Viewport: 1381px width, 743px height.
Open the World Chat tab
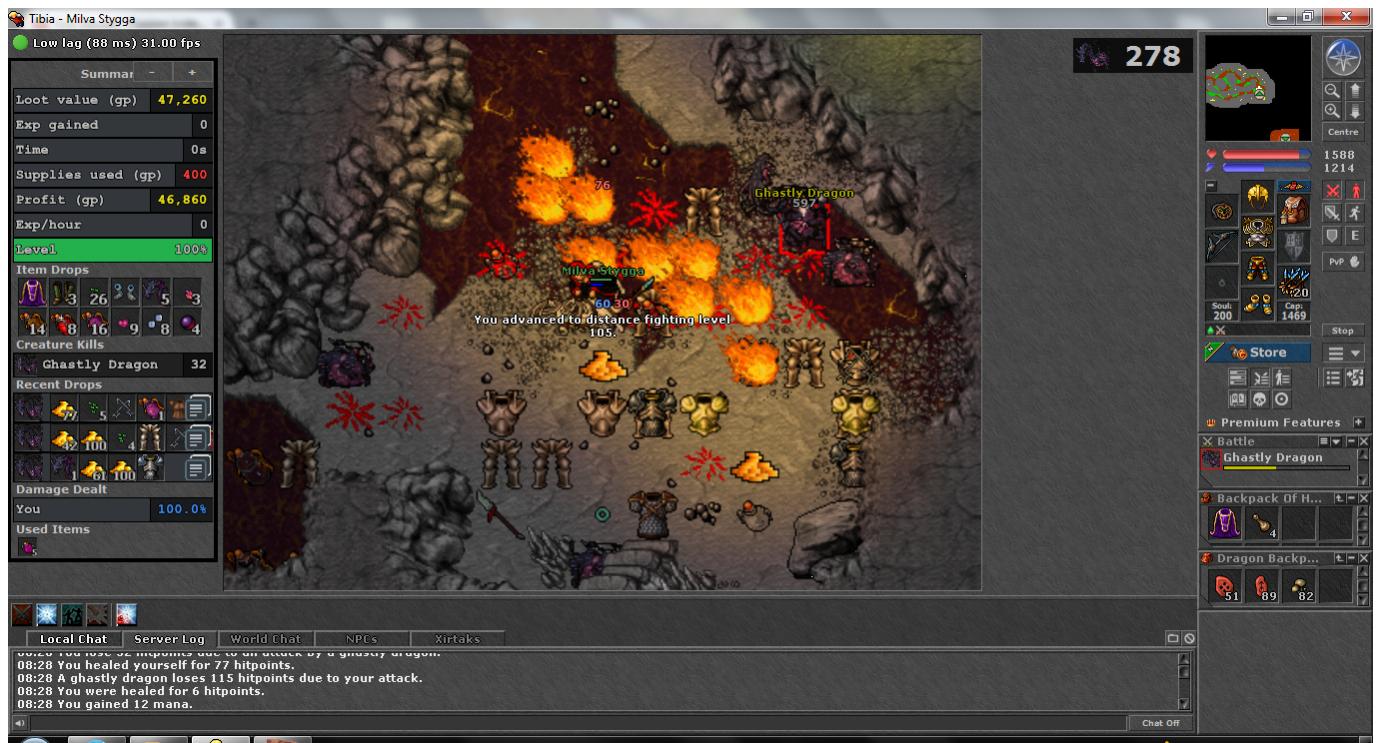(265, 639)
